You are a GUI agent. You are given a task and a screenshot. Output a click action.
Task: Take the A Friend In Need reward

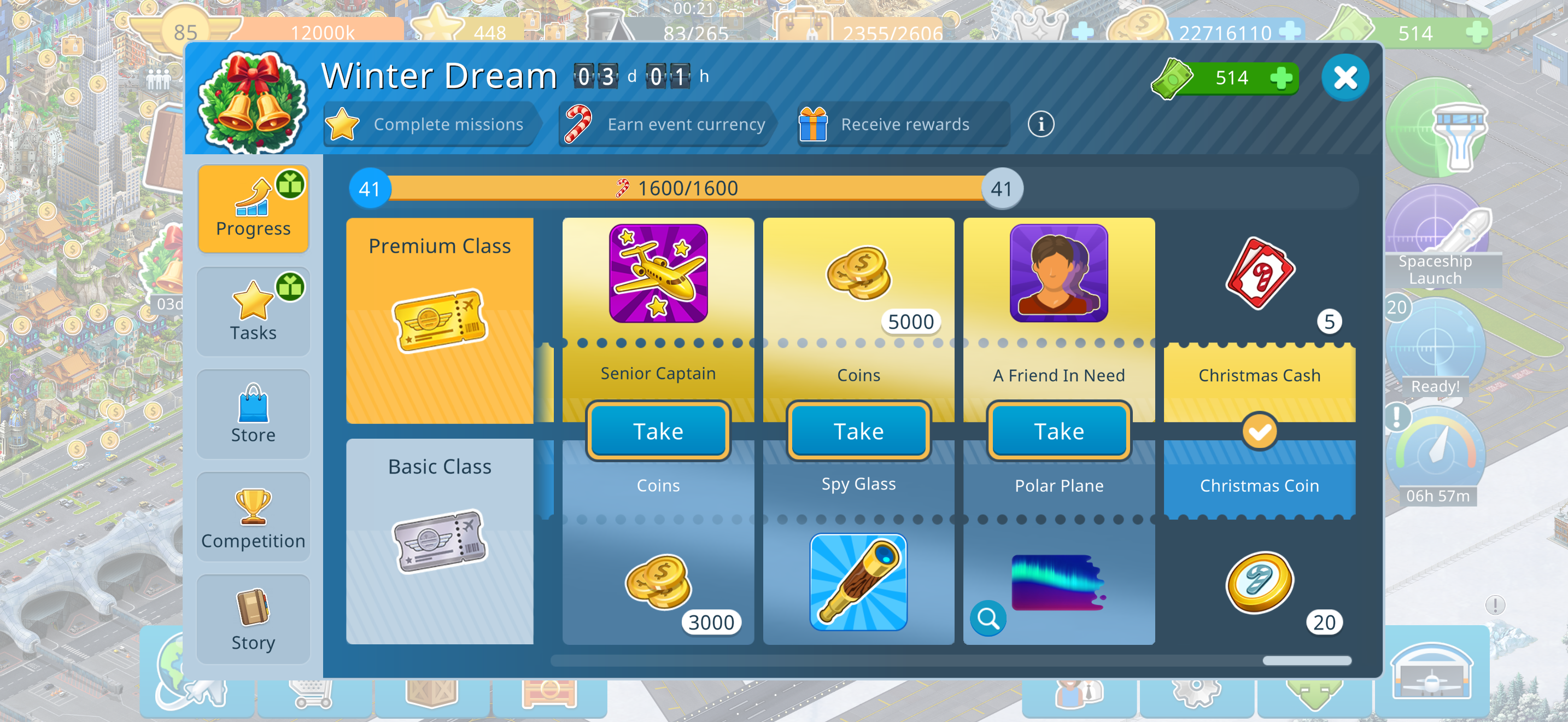coord(1058,431)
